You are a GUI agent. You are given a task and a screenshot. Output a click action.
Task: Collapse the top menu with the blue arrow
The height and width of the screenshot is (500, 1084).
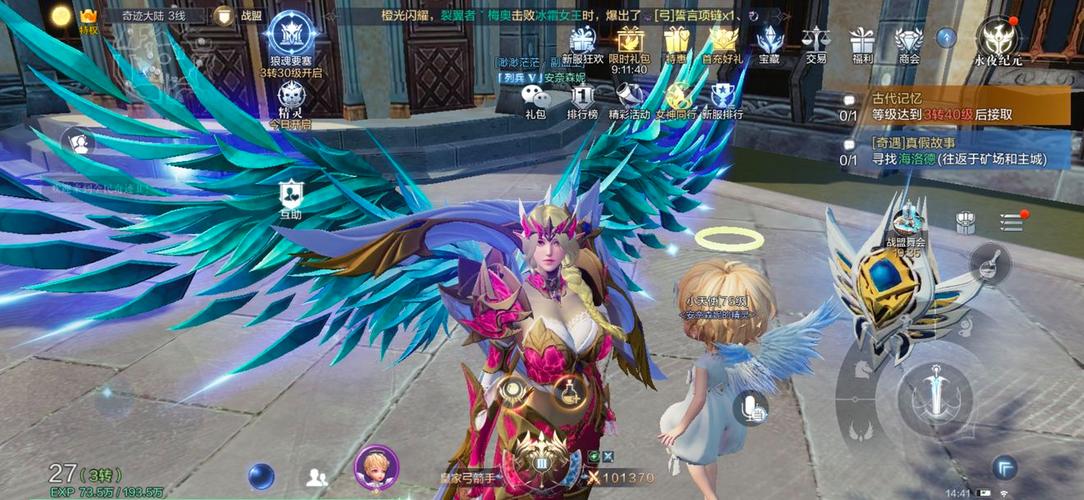pyautogui.click(x=946, y=37)
